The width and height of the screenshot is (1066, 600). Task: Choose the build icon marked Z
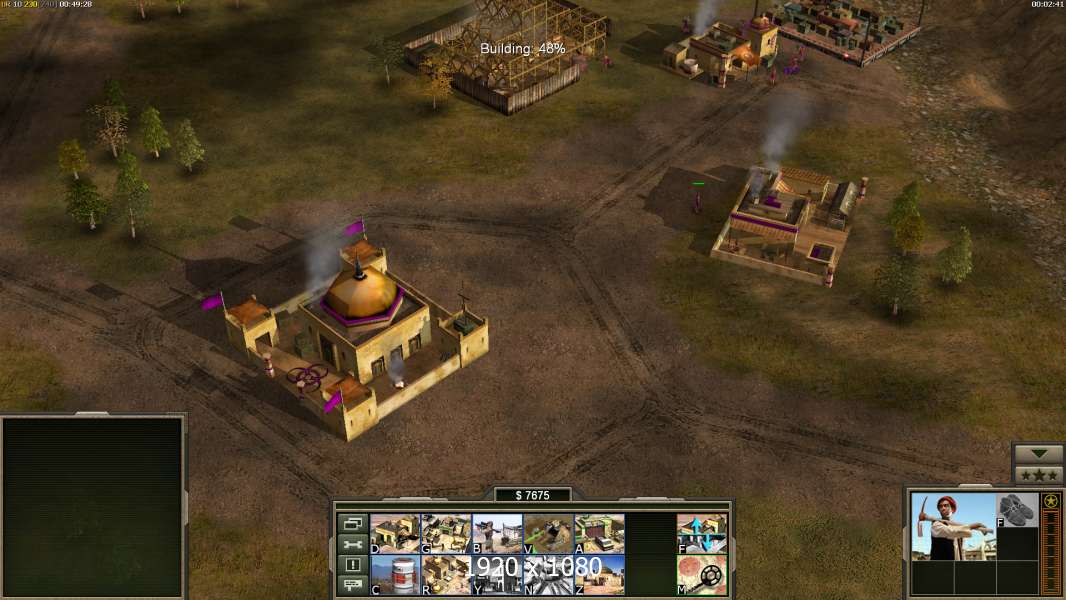[x=599, y=574]
